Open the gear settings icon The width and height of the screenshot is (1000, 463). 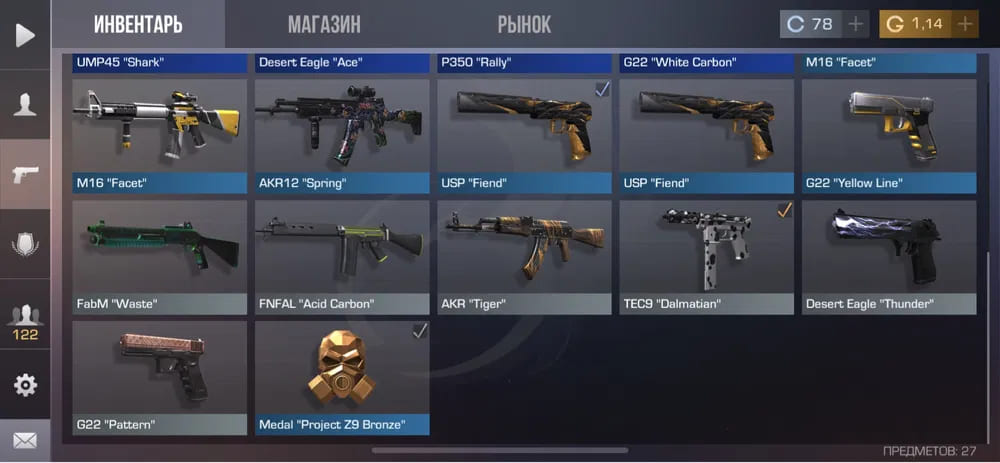point(25,385)
